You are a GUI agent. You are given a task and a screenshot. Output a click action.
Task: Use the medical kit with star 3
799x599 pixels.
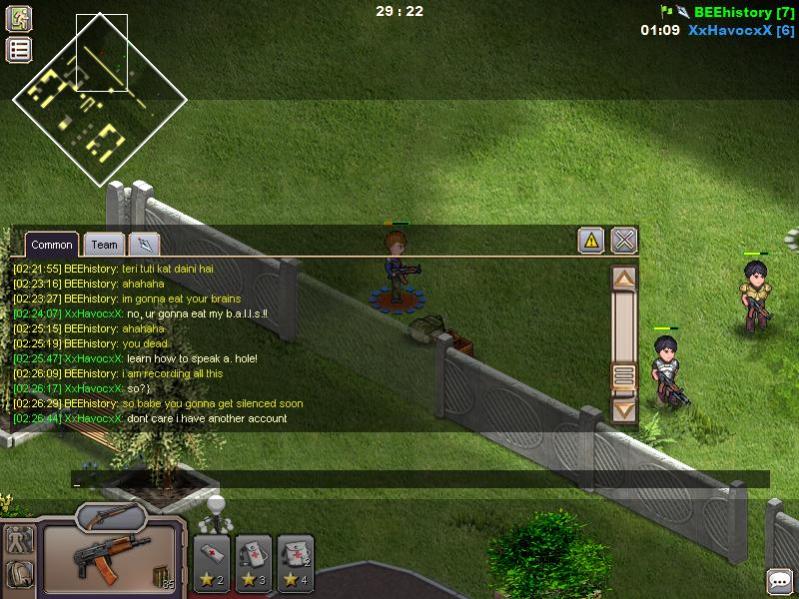pos(254,561)
